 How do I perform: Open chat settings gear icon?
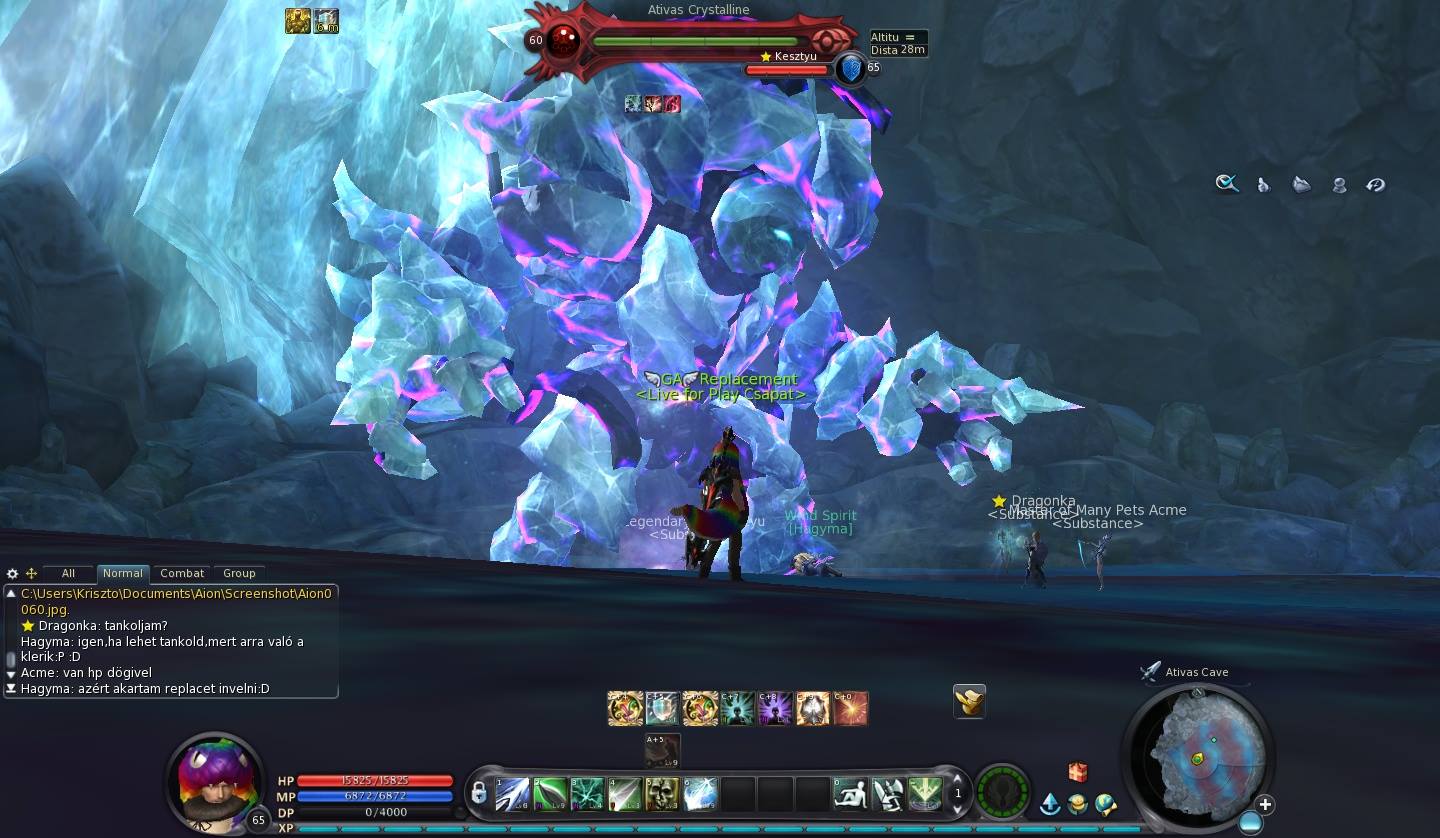coord(12,574)
